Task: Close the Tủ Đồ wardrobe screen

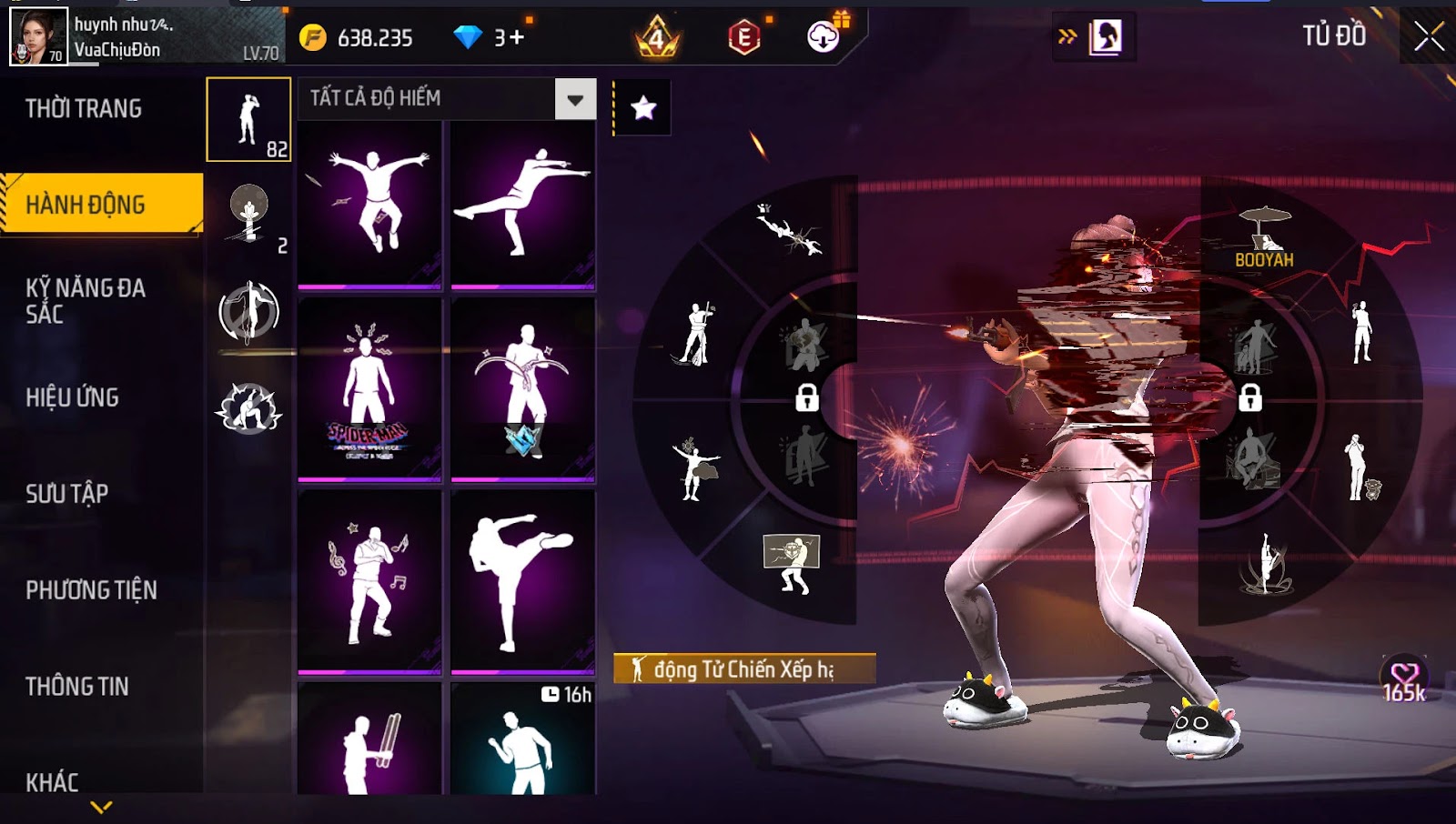Action: point(1429,36)
